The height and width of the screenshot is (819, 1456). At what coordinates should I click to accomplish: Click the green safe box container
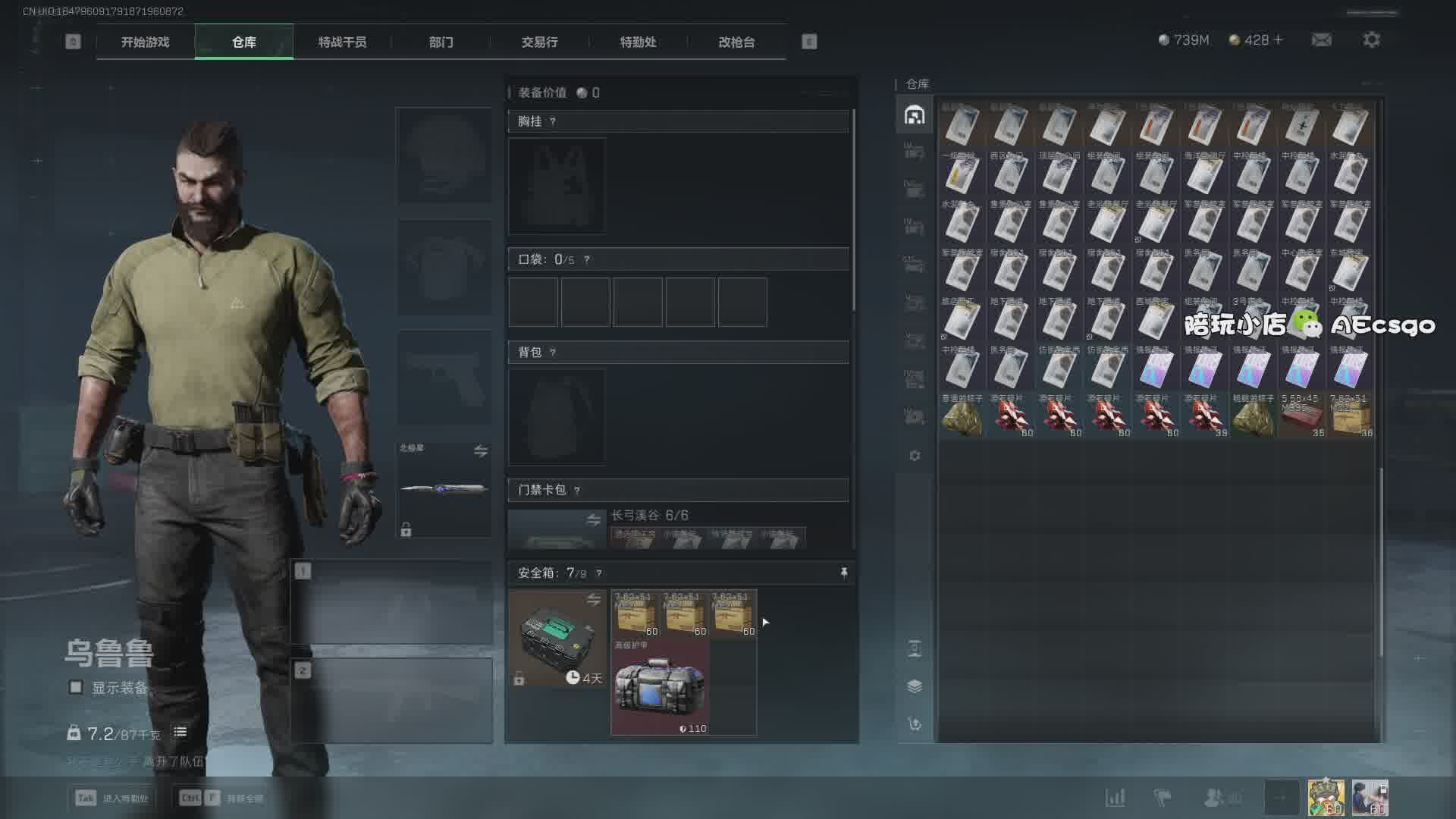[x=556, y=637]
